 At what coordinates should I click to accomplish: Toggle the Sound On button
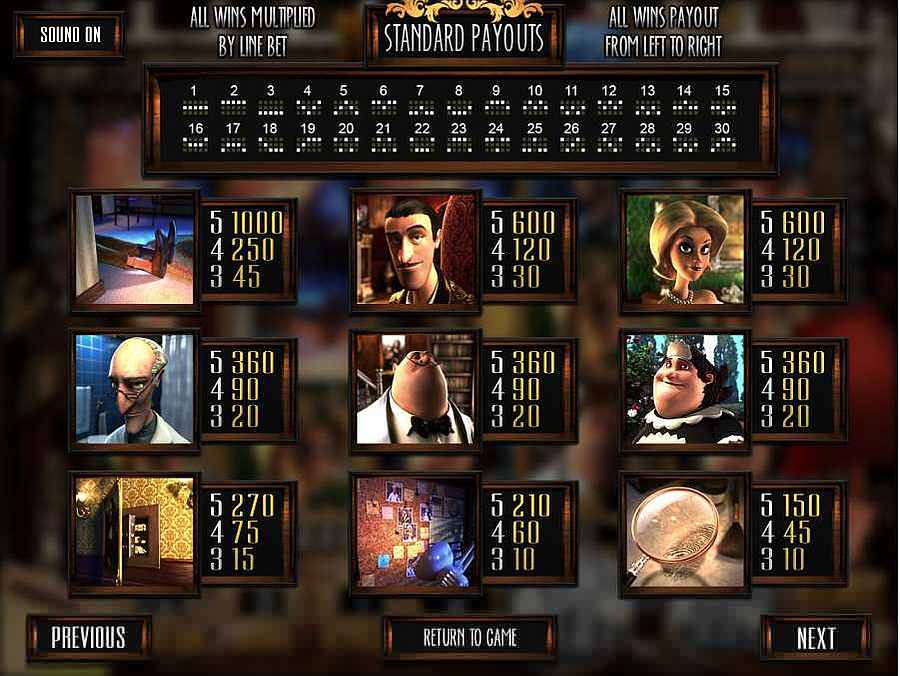[x=70, y=34]
